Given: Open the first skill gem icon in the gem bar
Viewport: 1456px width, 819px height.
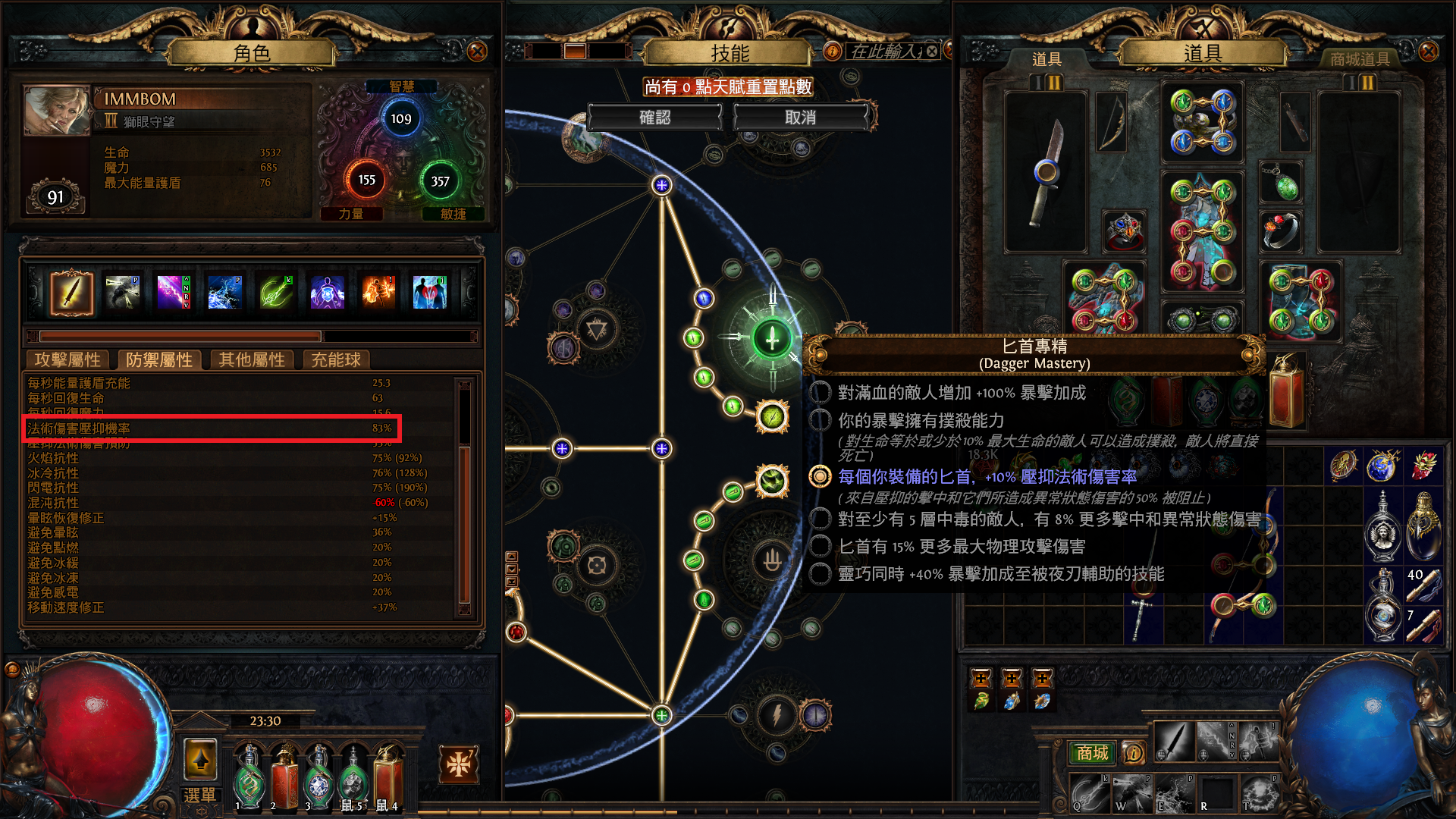Looking at the screenshot, I should pyautogui.click(x=72, y=292).
